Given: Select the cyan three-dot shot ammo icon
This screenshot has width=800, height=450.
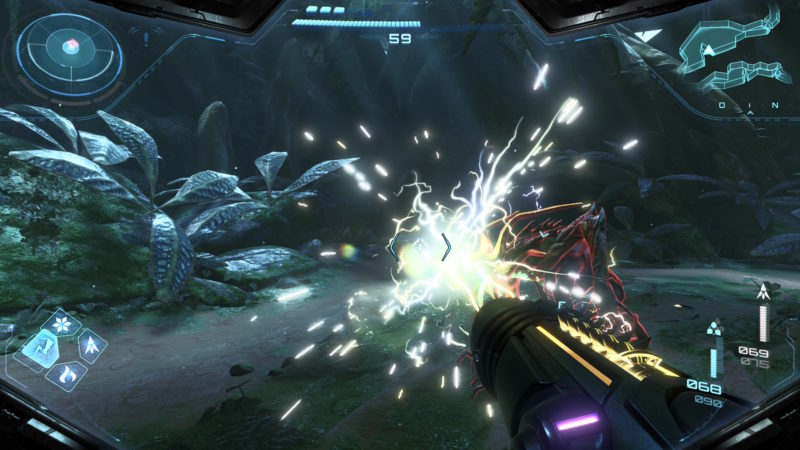Looking at the screenshot, I should (713, 327).
